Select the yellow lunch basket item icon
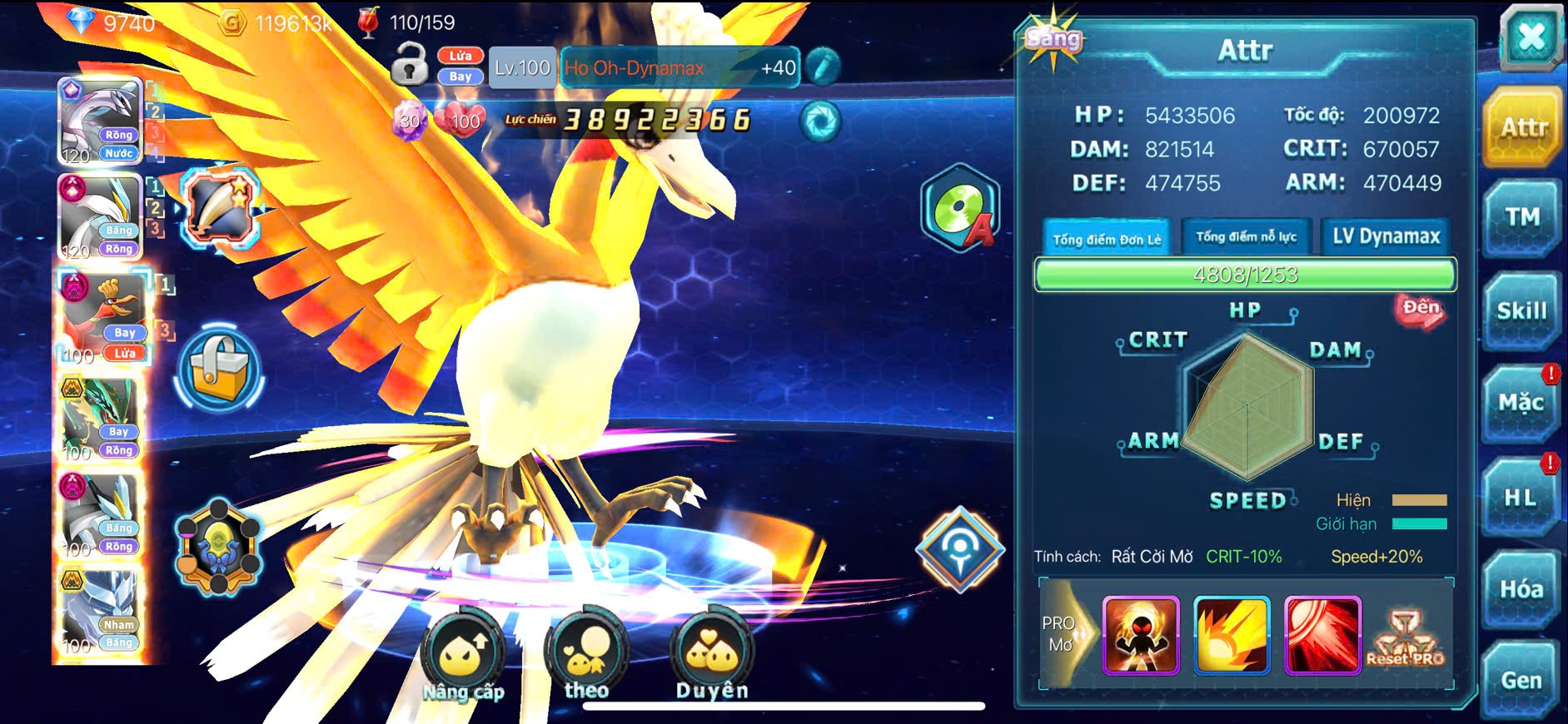1568x724 pixels. (x=220, y=370)
